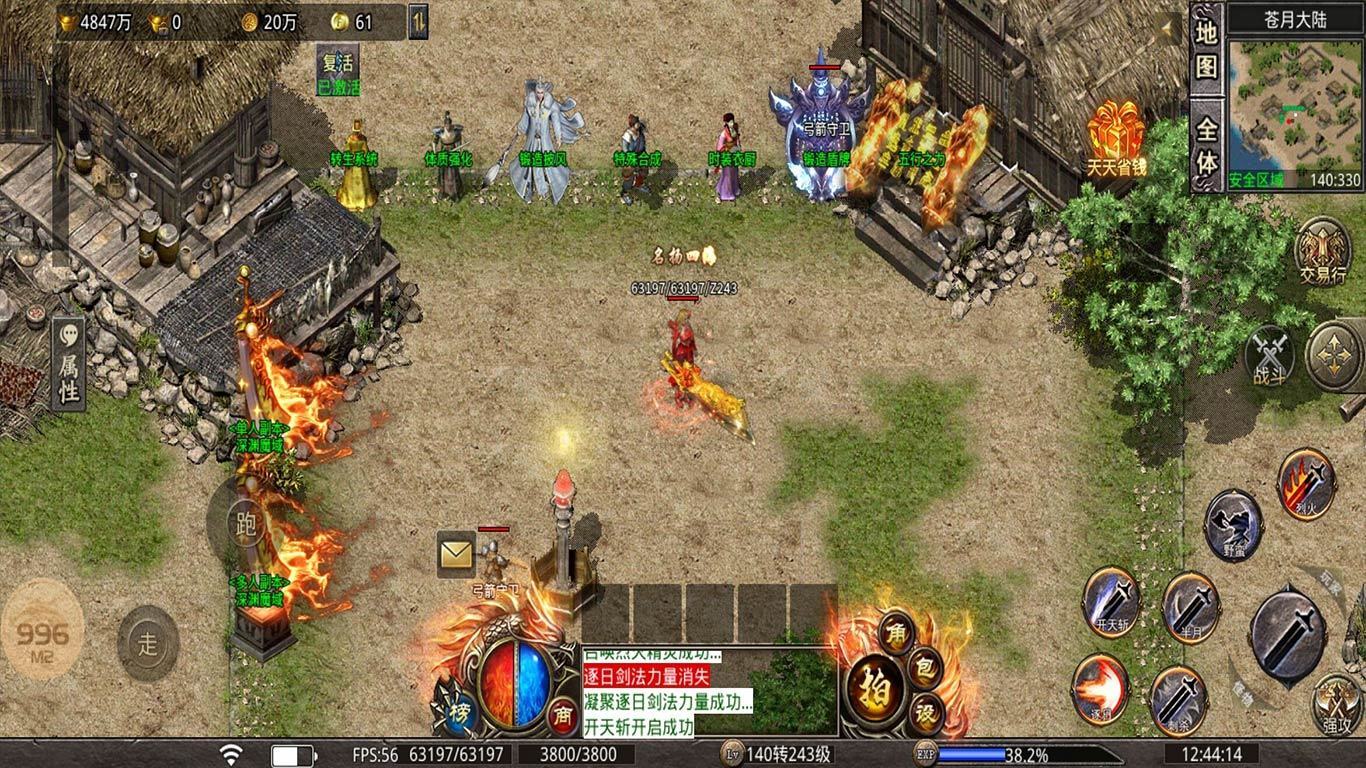Screen dimensions: 1366x768
Task: Open the 包 bag inventory
Action: pos(925,666)
